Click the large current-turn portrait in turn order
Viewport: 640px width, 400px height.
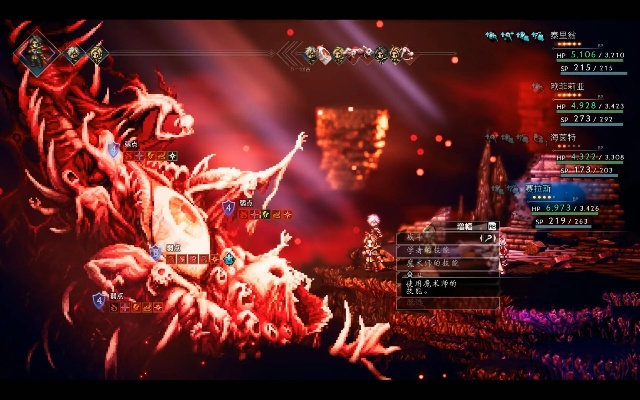click(37, 52)
